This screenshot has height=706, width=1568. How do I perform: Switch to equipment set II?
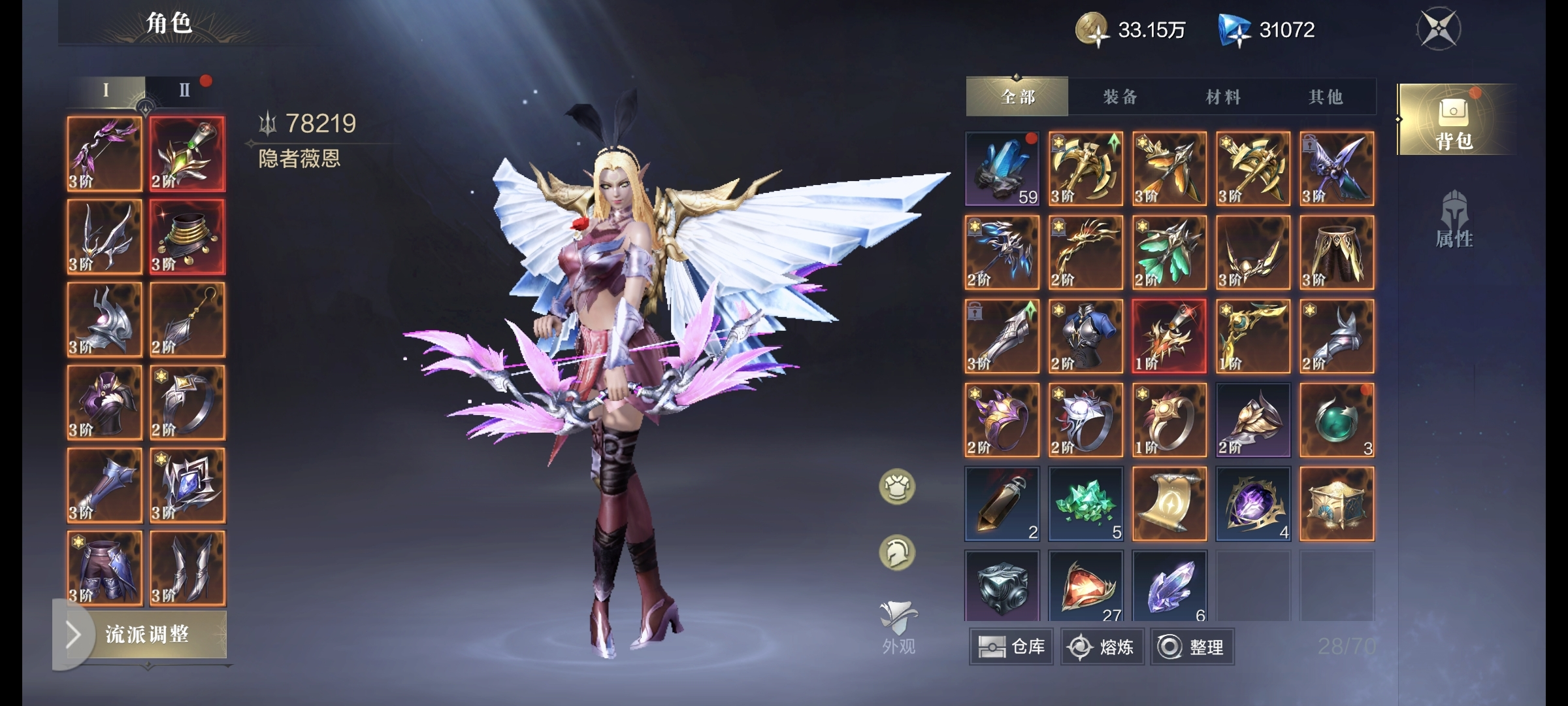[x=185, y=90]
